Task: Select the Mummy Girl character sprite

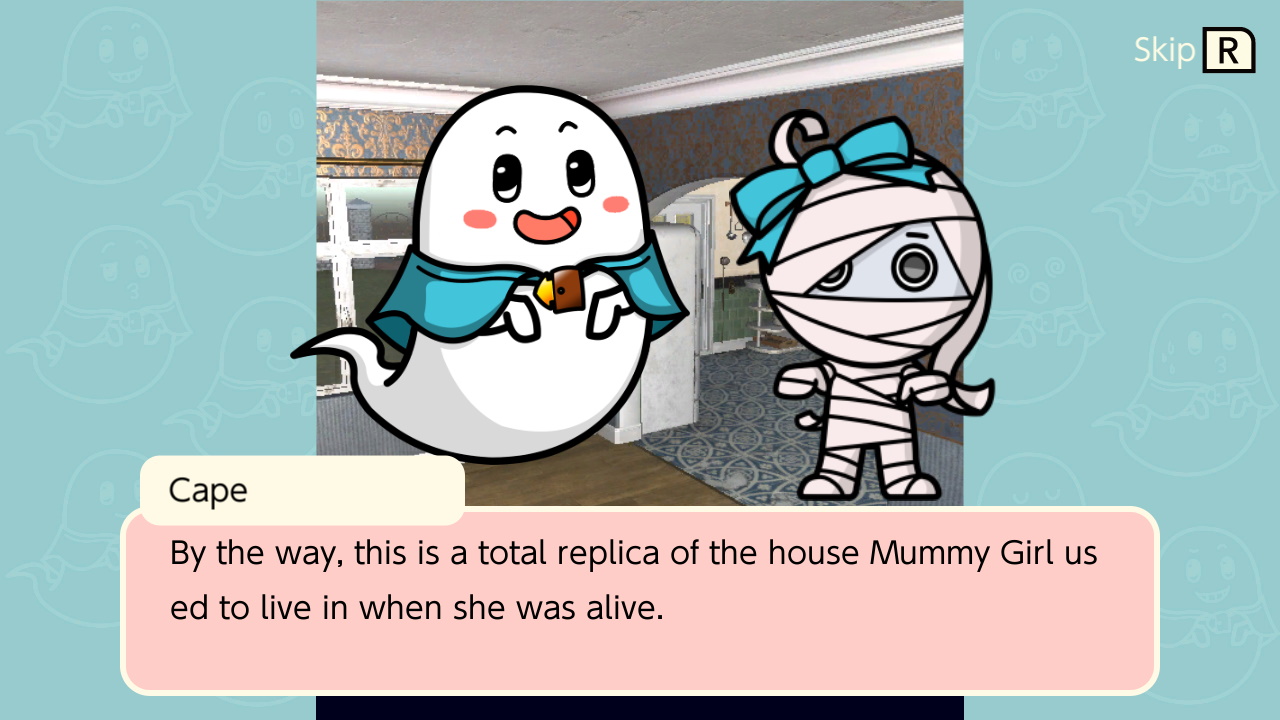Action: [x=880, y=300]
